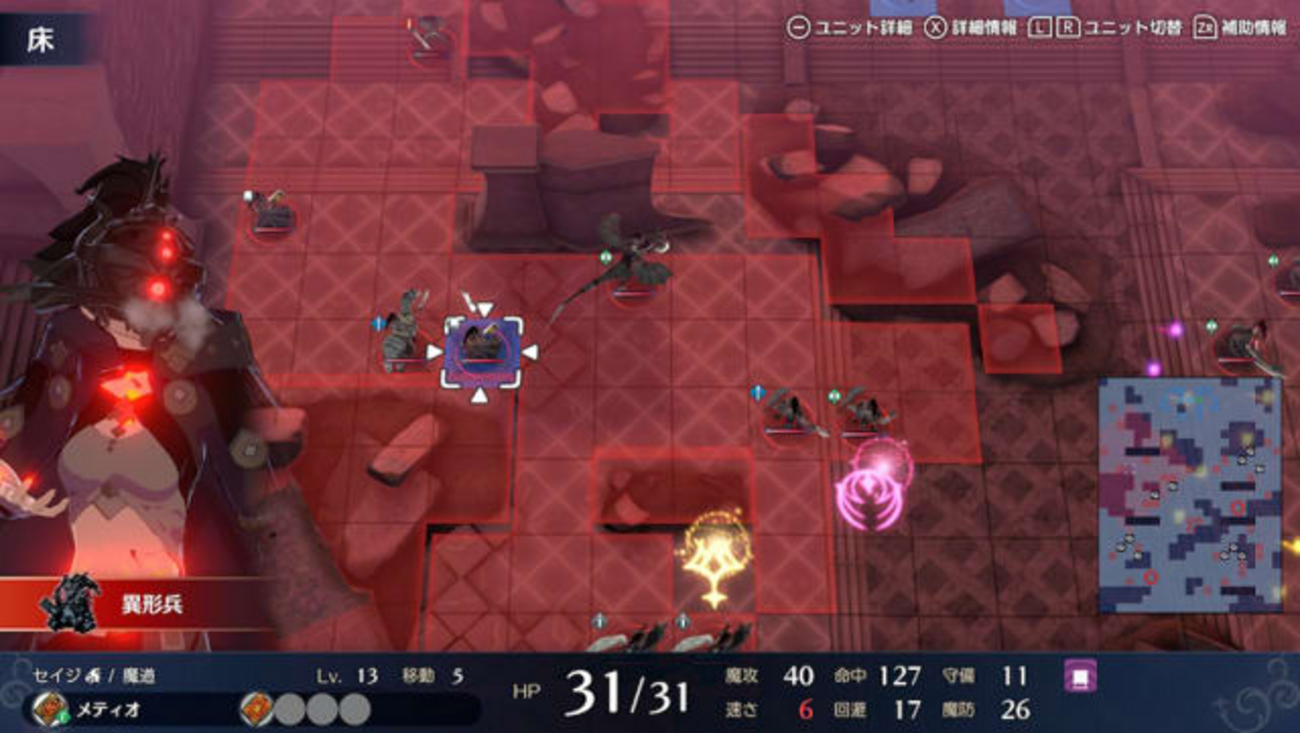Select the unit highlighted by the white cursor
Viewport: 1300px width, 733px height.
tap(482, 351)
